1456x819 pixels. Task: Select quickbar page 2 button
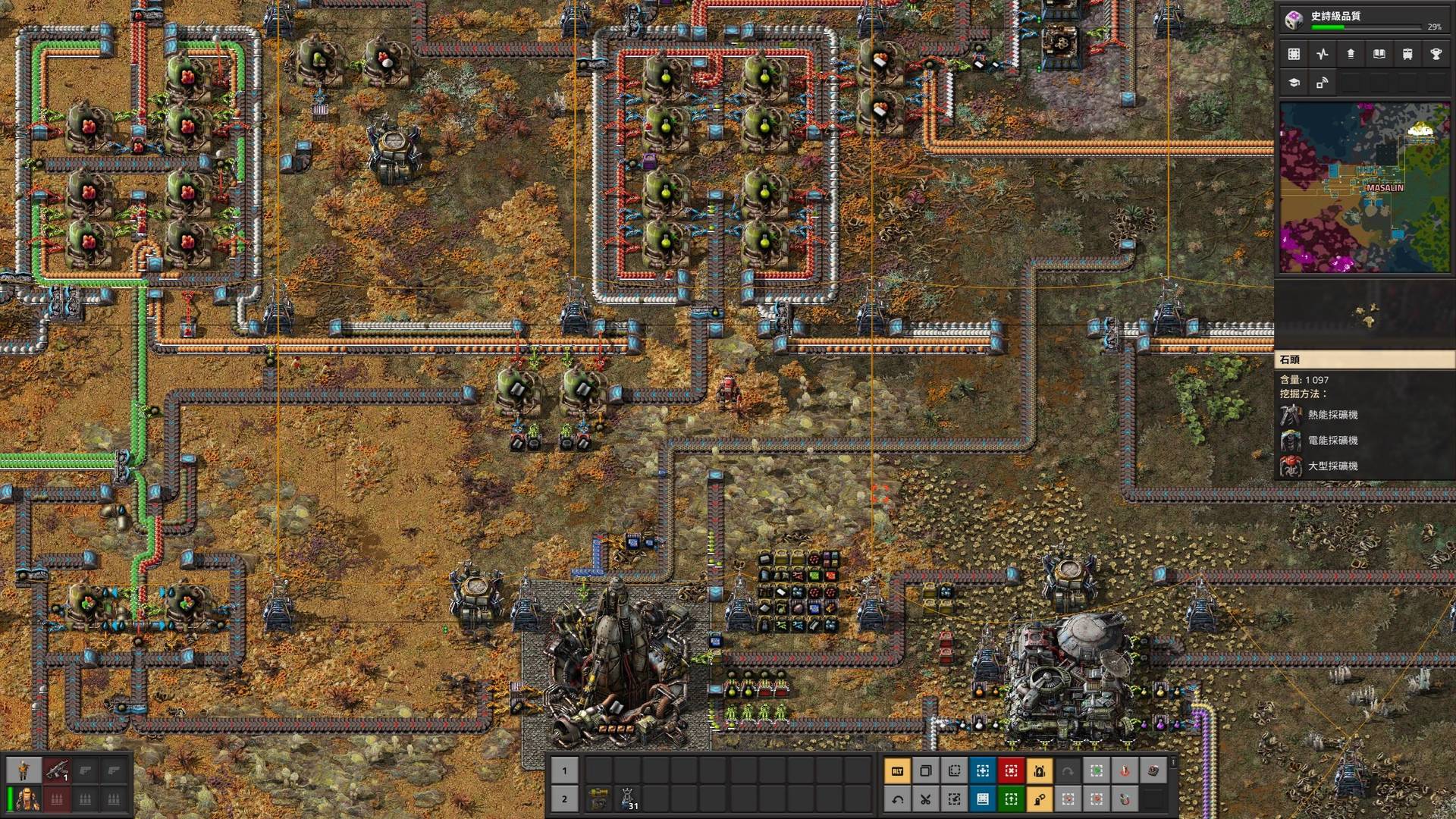click(564, 800)
